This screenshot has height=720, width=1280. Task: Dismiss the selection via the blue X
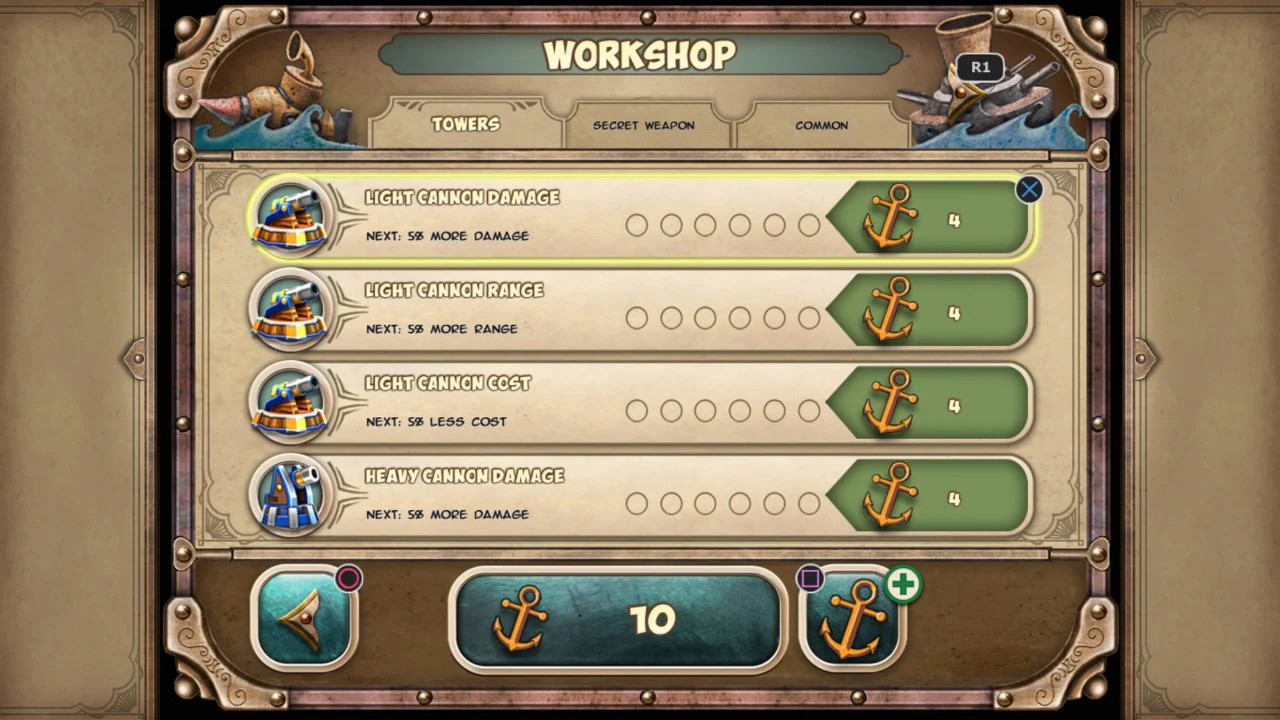point(1029,190)
